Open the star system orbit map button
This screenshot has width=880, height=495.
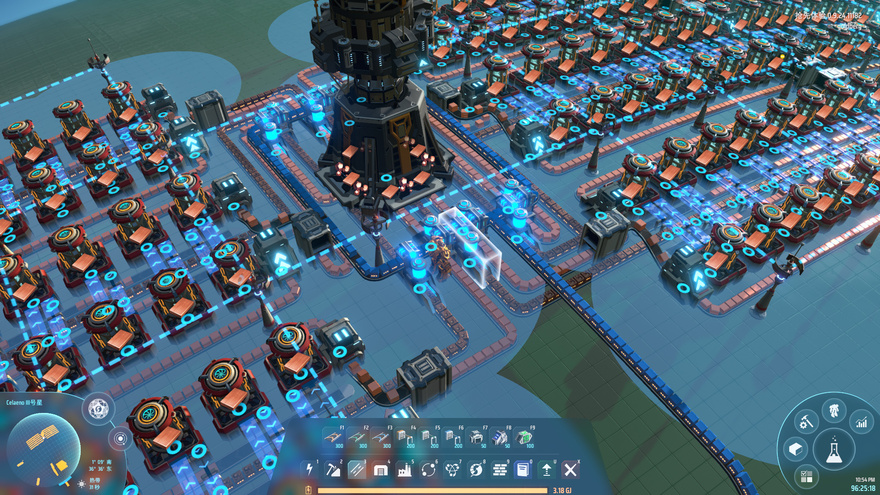coord(120,438)
